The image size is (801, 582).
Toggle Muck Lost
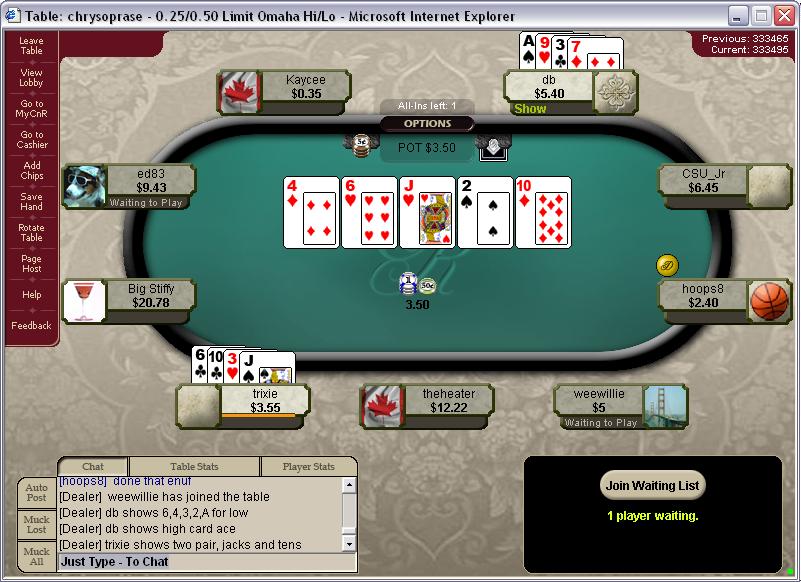tap(36, 525)
